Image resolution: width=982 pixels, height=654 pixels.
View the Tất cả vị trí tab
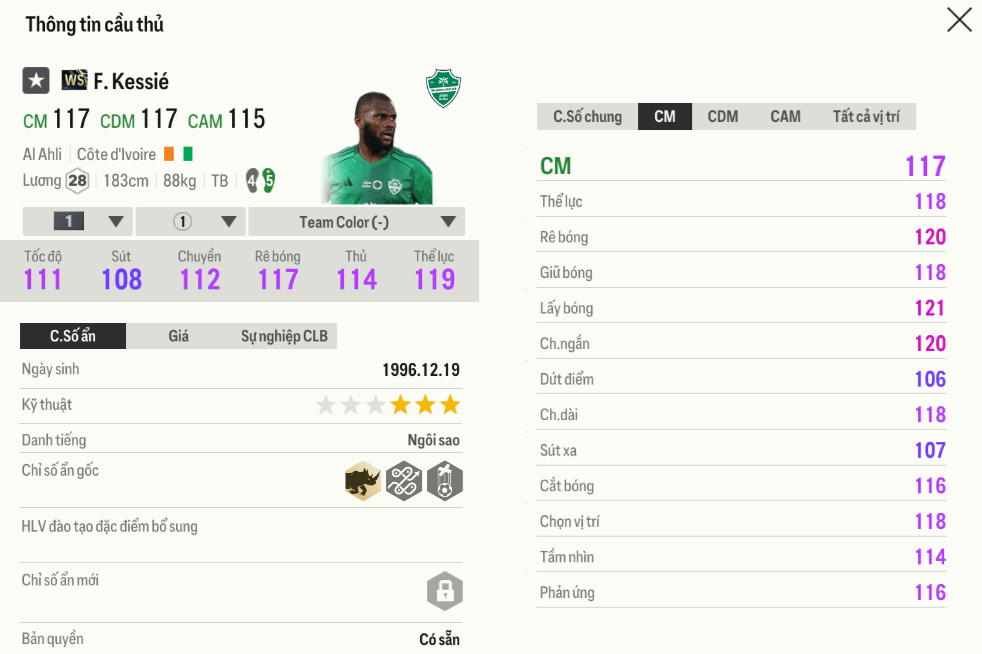coord(865,117)
